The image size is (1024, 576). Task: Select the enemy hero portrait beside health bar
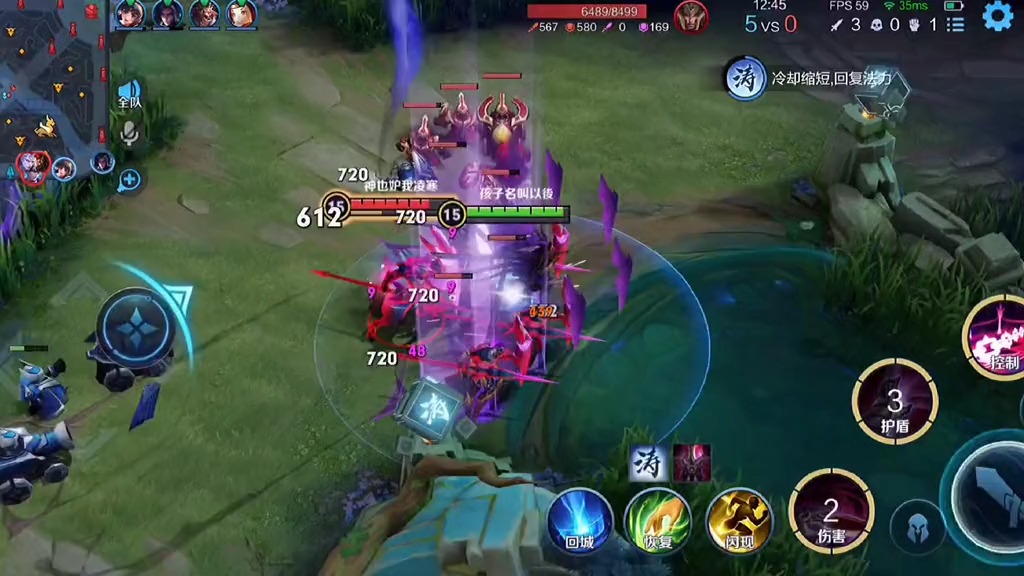[690, 17]
